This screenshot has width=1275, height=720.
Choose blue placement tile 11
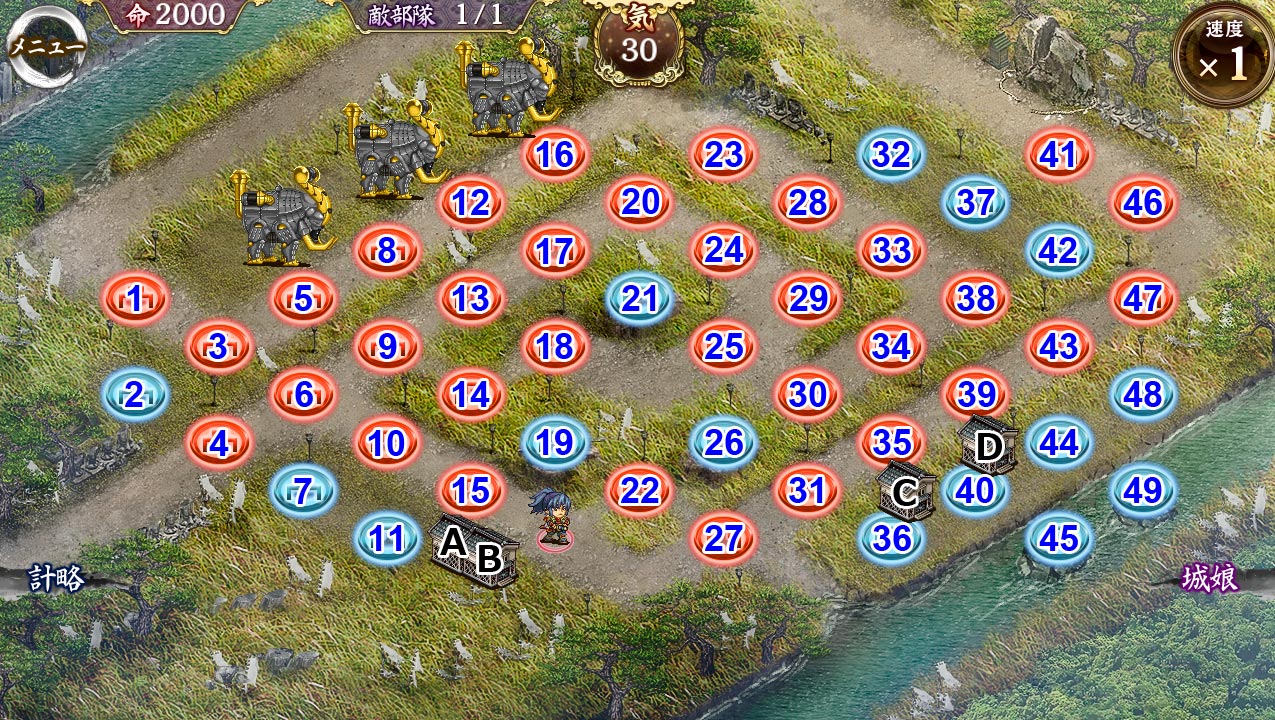tap(387, 538)
